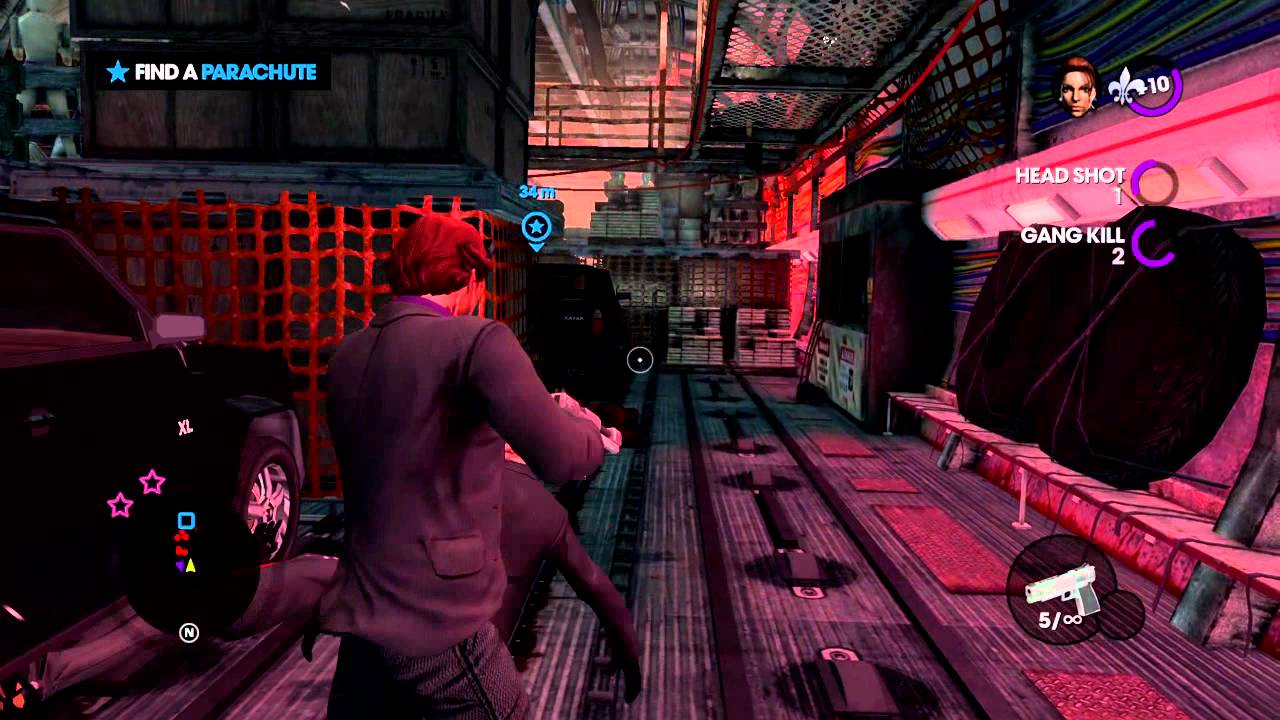The height and width of the screenshot is (720, 1280).
Task: Click the blue square marker on minimap
Action: [x=186, y=521]
